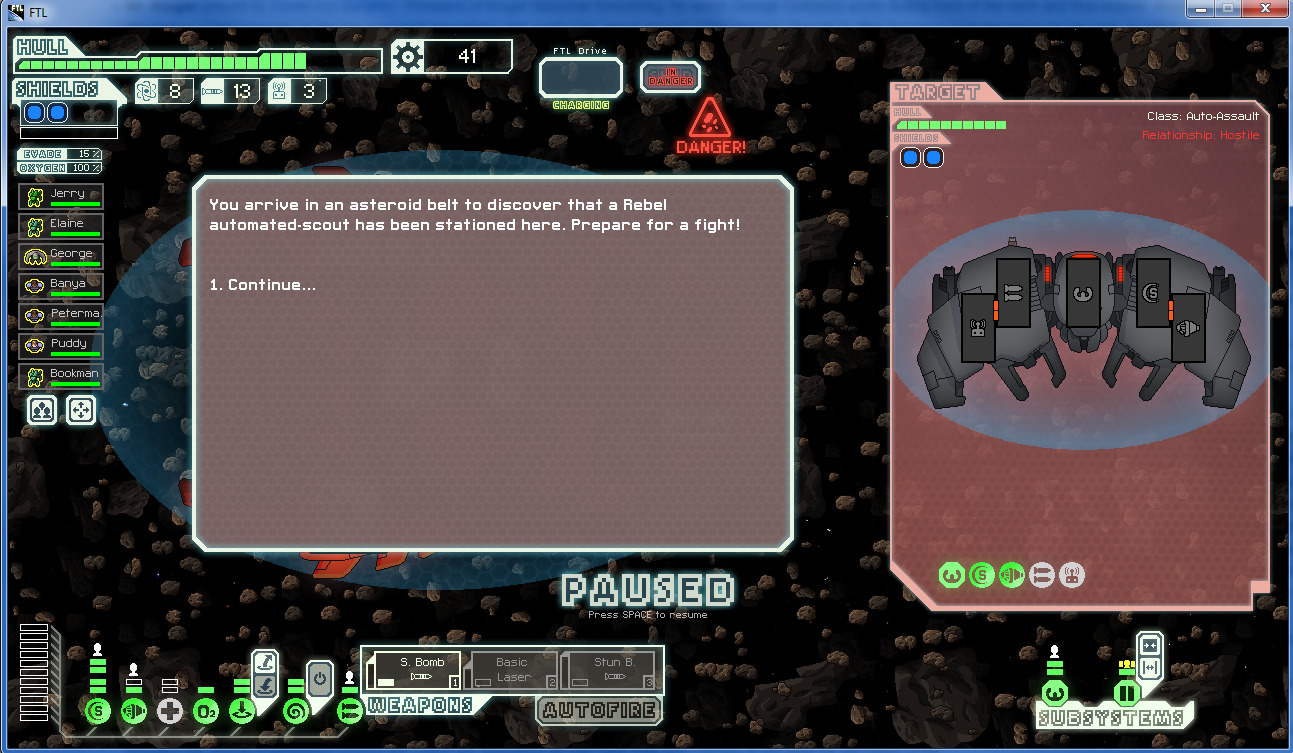
Task: Choose the Continue dialogue option
Action: (263, 285)
